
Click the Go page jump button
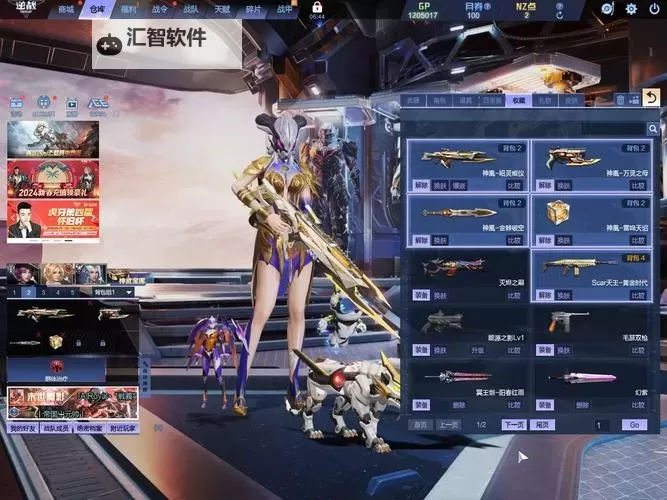pyautogui.click(x=632, y=425)
